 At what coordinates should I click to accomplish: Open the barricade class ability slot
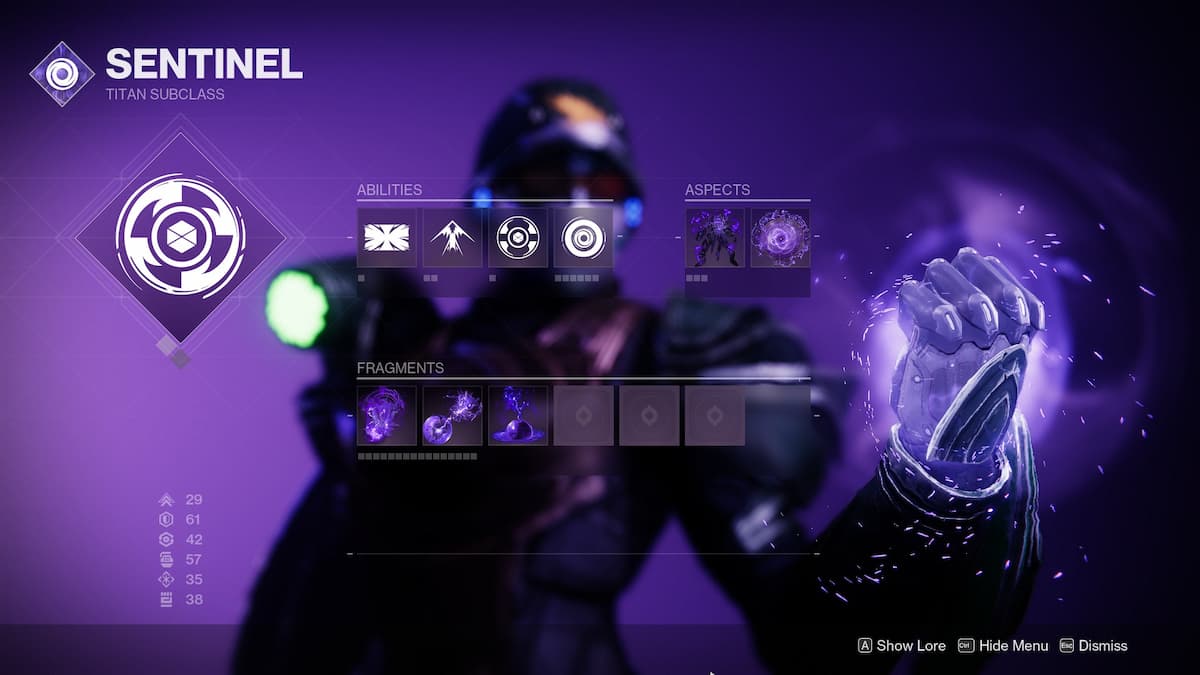387,237
